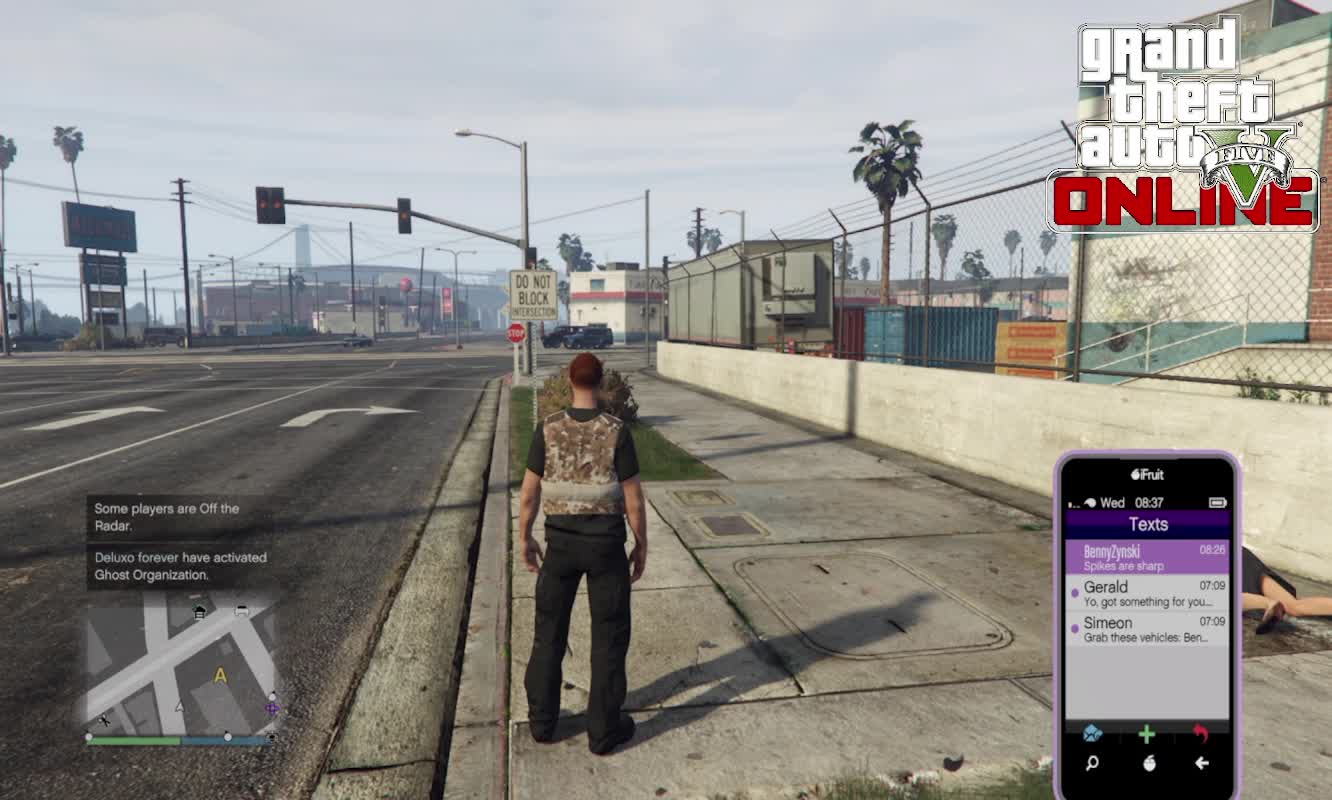This screenshot has width=1332, height=800.
Task: Tap the red curved arrow icon
Action: 1201,734
